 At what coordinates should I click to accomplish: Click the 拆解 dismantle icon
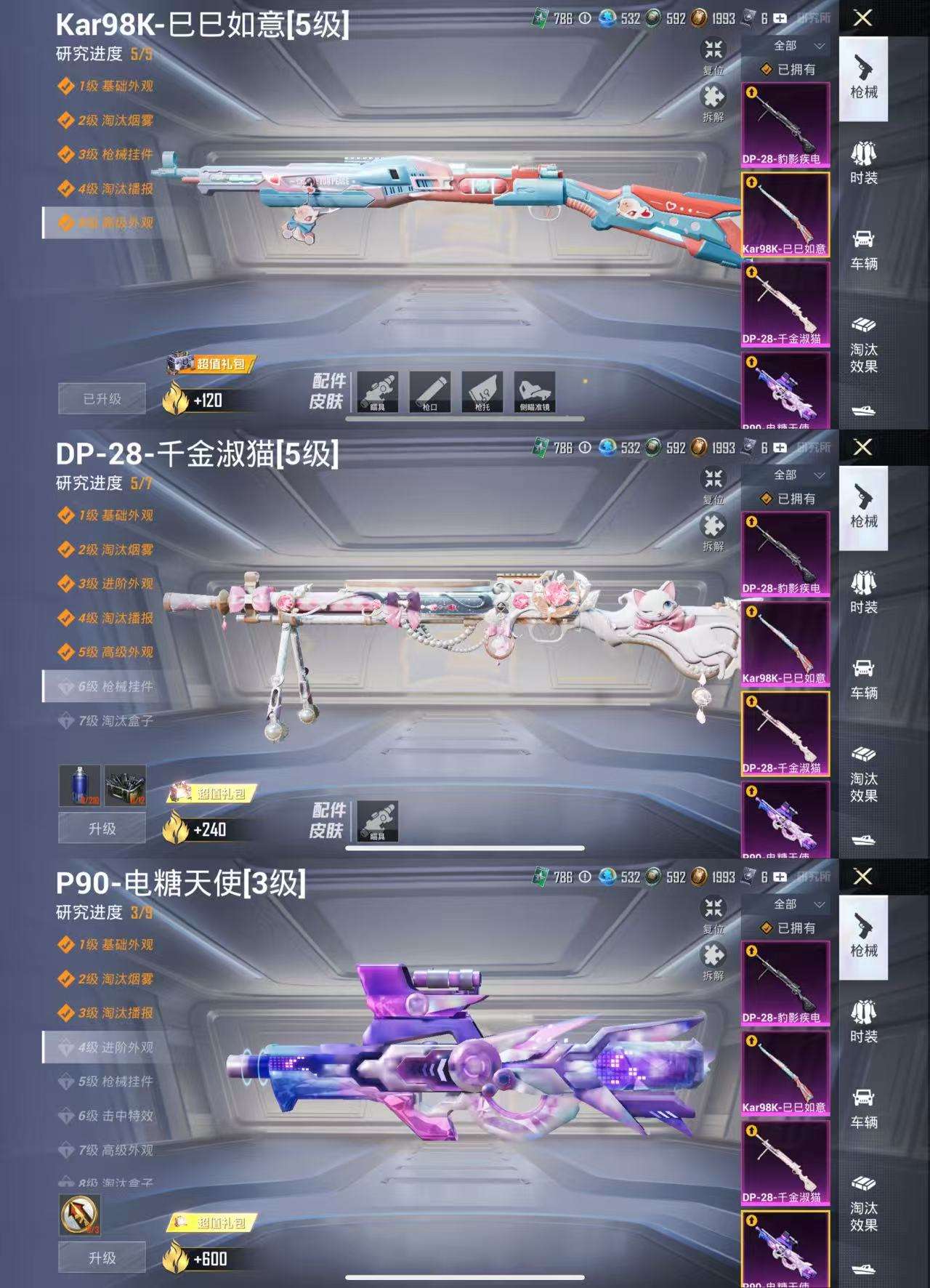[x=714, y=95]
